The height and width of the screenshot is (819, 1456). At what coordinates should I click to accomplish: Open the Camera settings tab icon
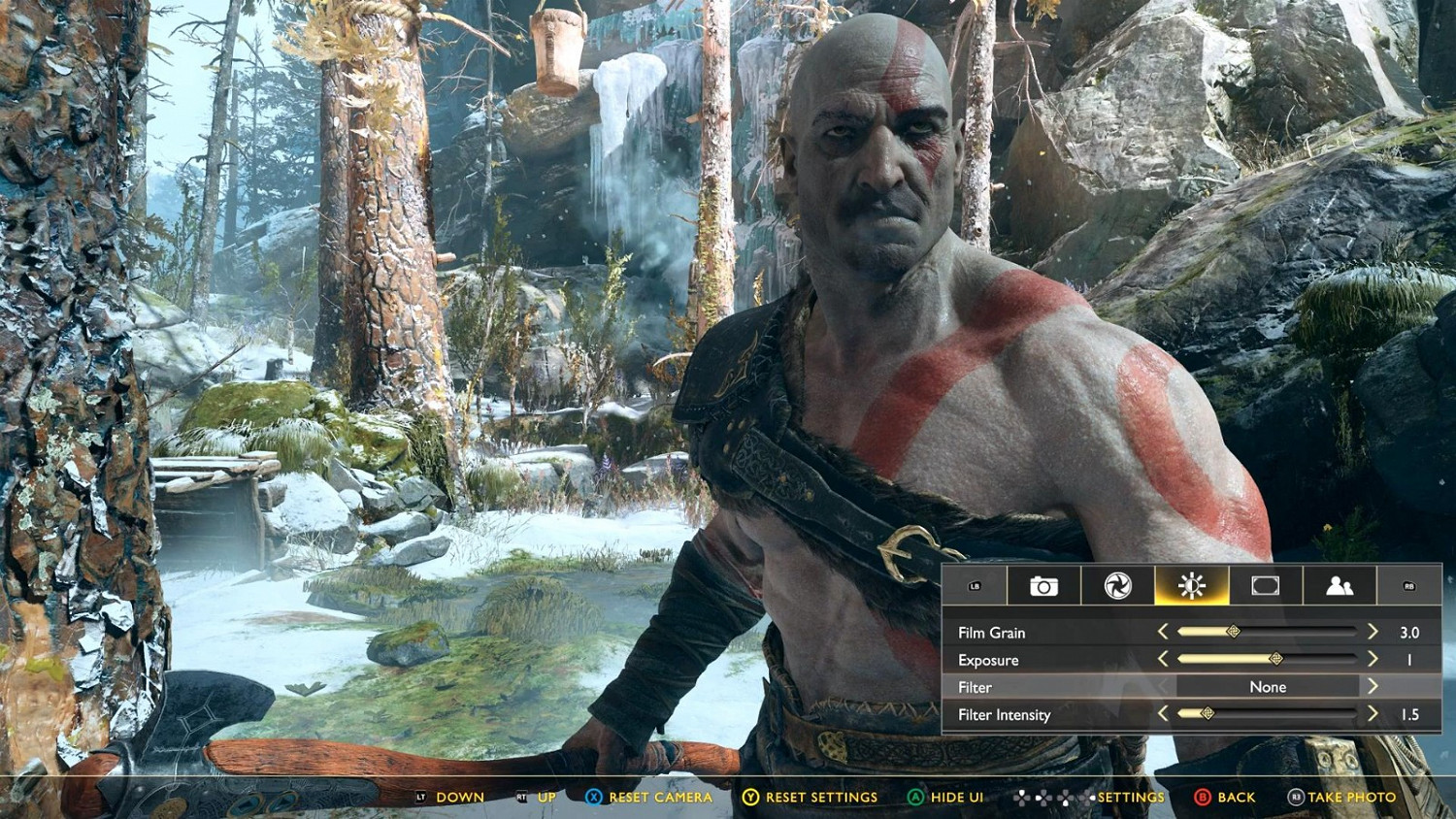click(x=1042, y=585)
